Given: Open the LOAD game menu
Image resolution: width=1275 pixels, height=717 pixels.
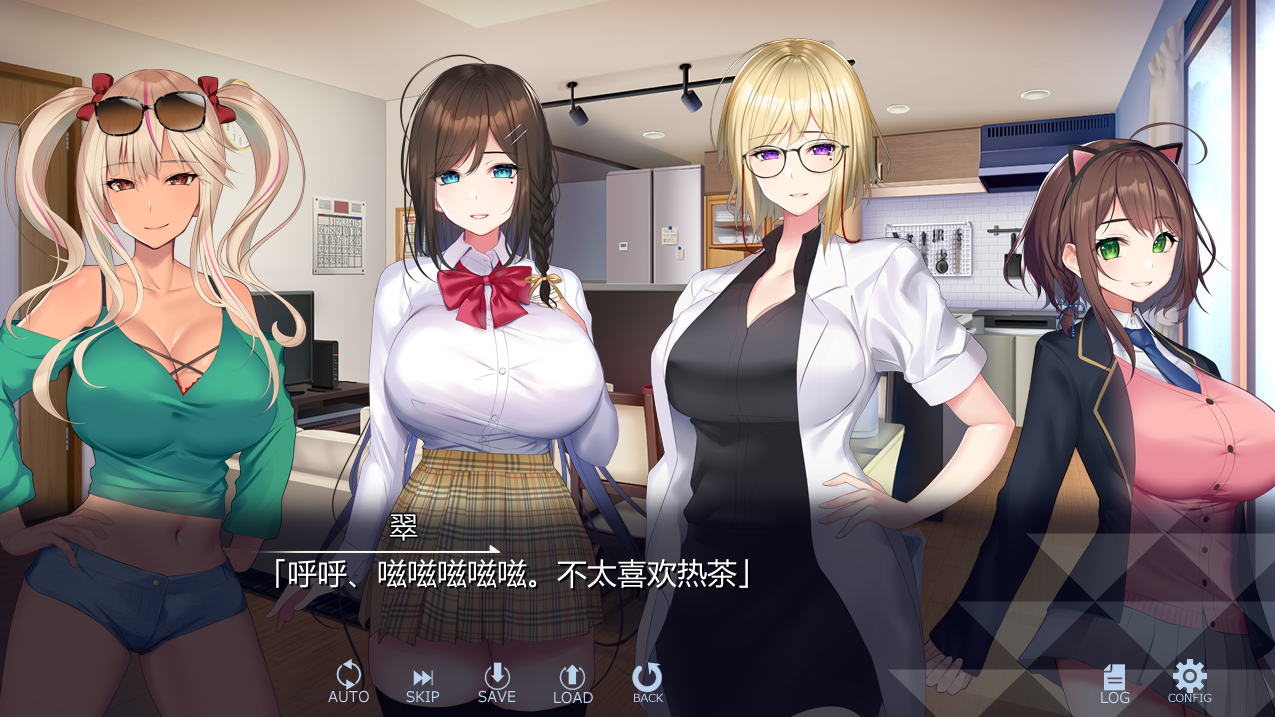Looking at the screenshot, I should point(572,683).
